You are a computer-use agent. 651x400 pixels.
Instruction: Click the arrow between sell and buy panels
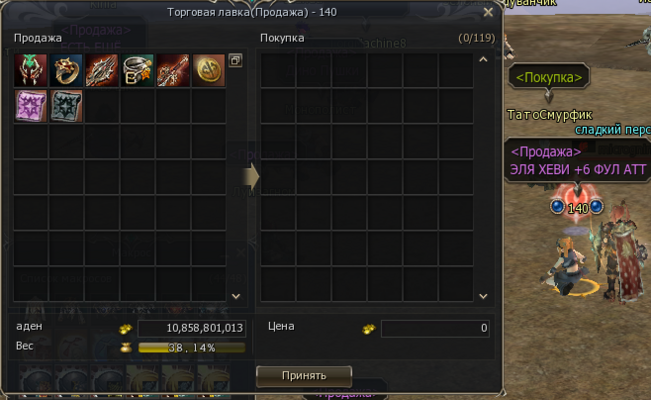point(251,175)
